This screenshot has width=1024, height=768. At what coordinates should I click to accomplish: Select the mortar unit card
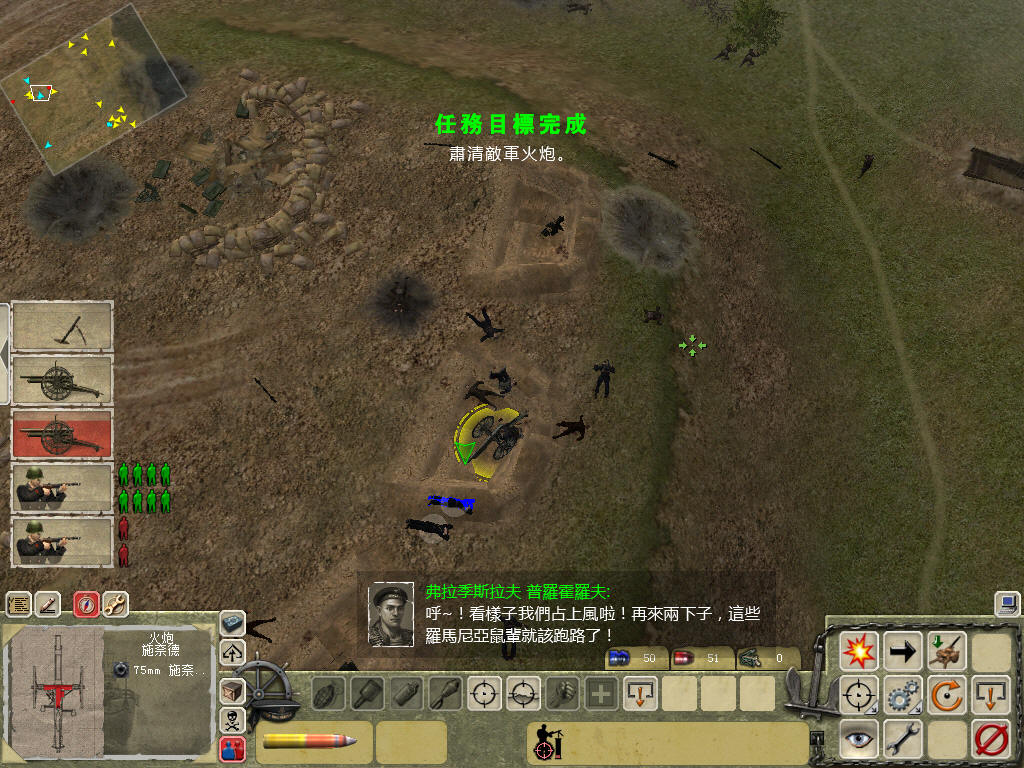tap(62, 327)
